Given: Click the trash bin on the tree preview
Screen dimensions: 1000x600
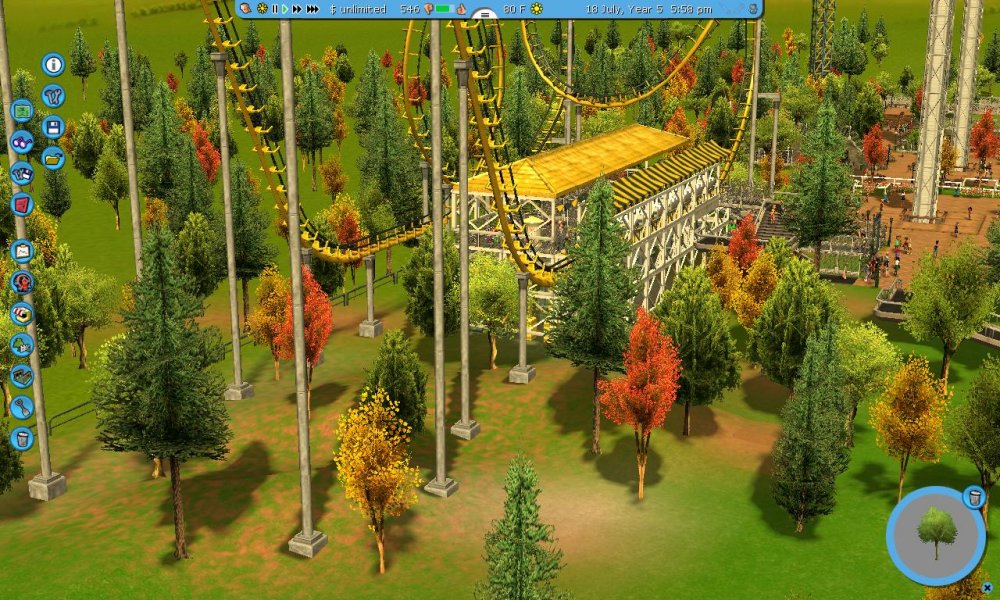Looking at the screenshot, I should pyautogui.click(x=973, y=497).
